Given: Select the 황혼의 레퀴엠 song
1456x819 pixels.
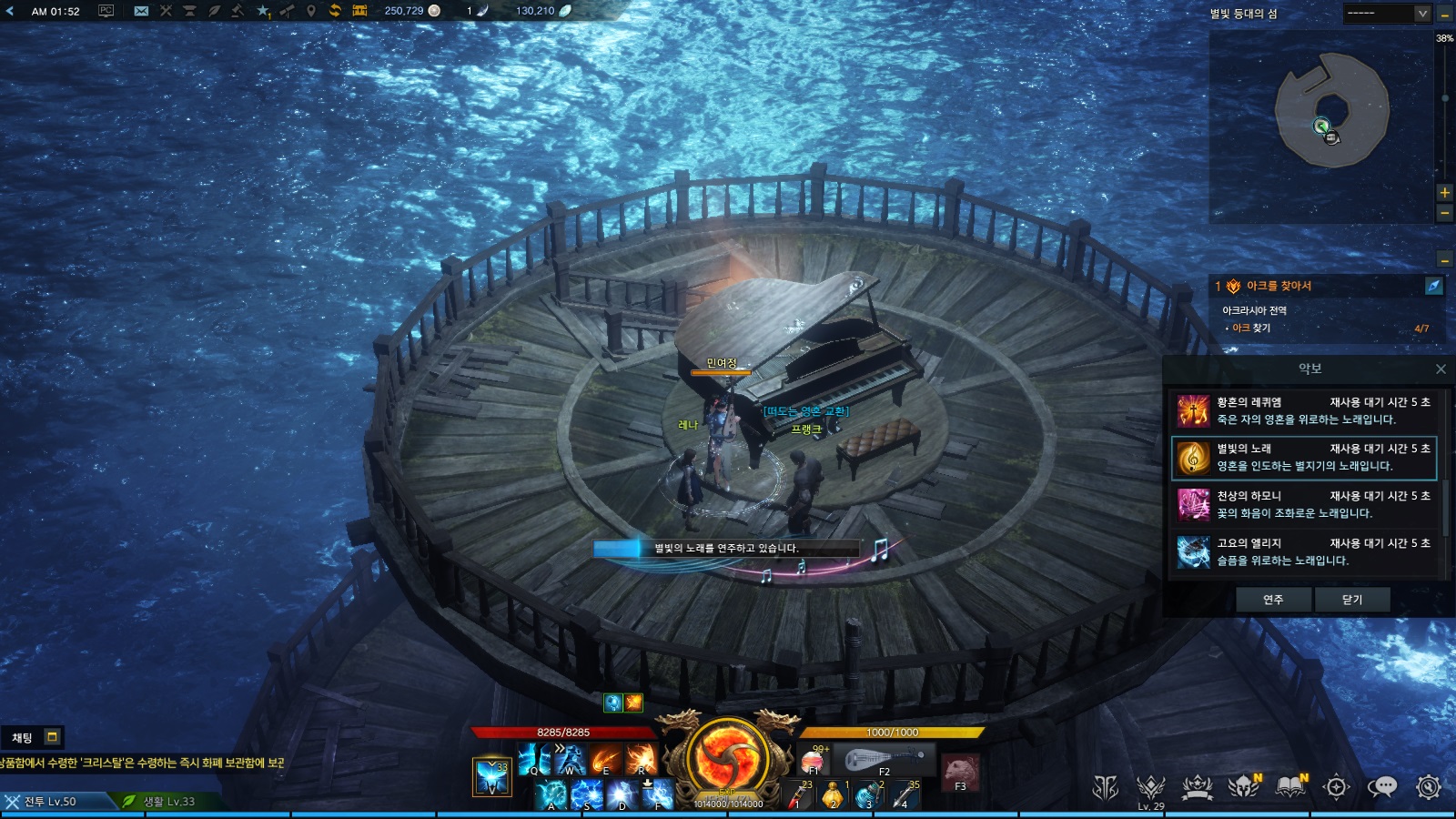Looking at the screenshot, I should [x=1303, y=410].
